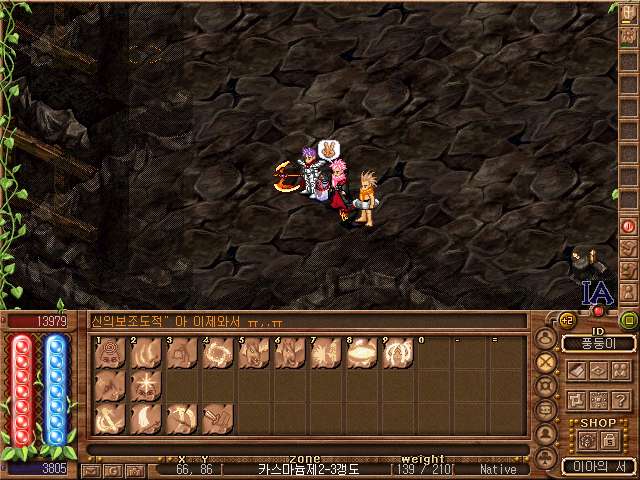
Task: Select the spiral skill in slot 1
Action: tap(110, 353)
